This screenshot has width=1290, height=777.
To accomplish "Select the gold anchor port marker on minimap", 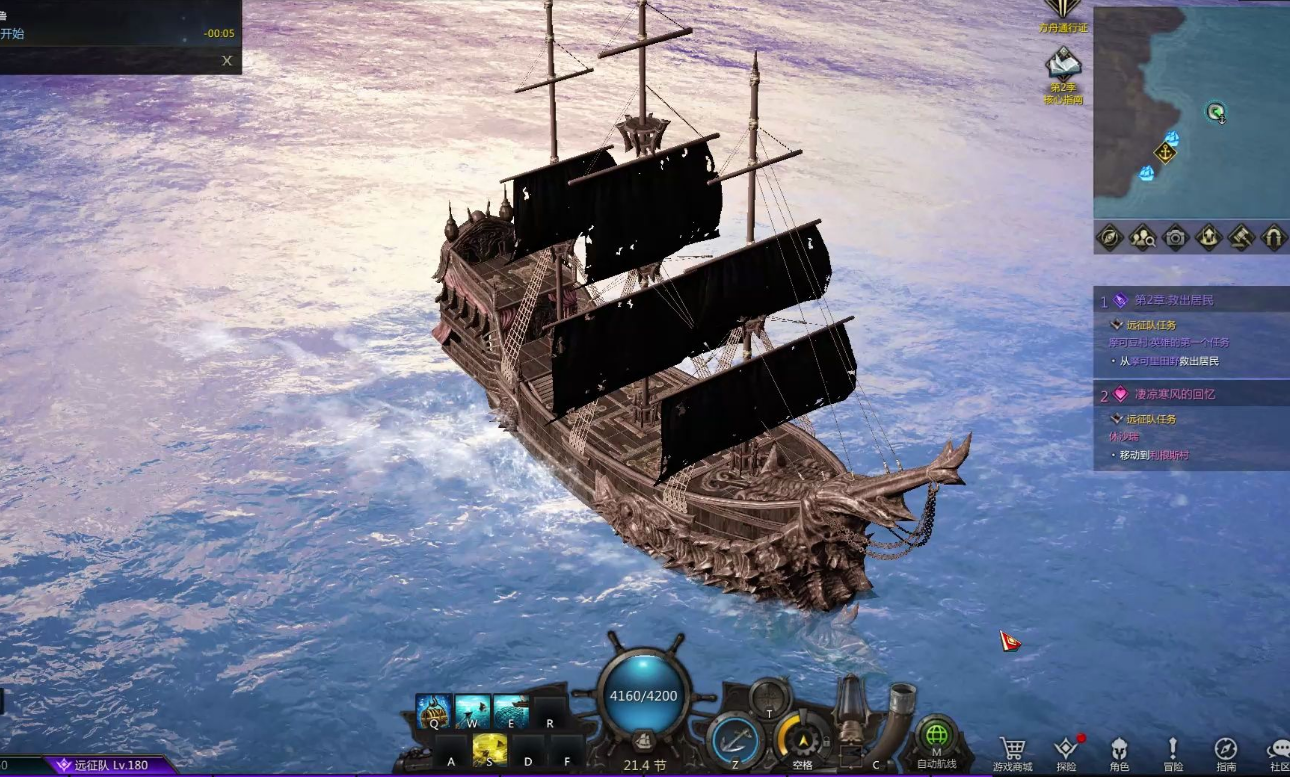I will [x=1165, y=153].
